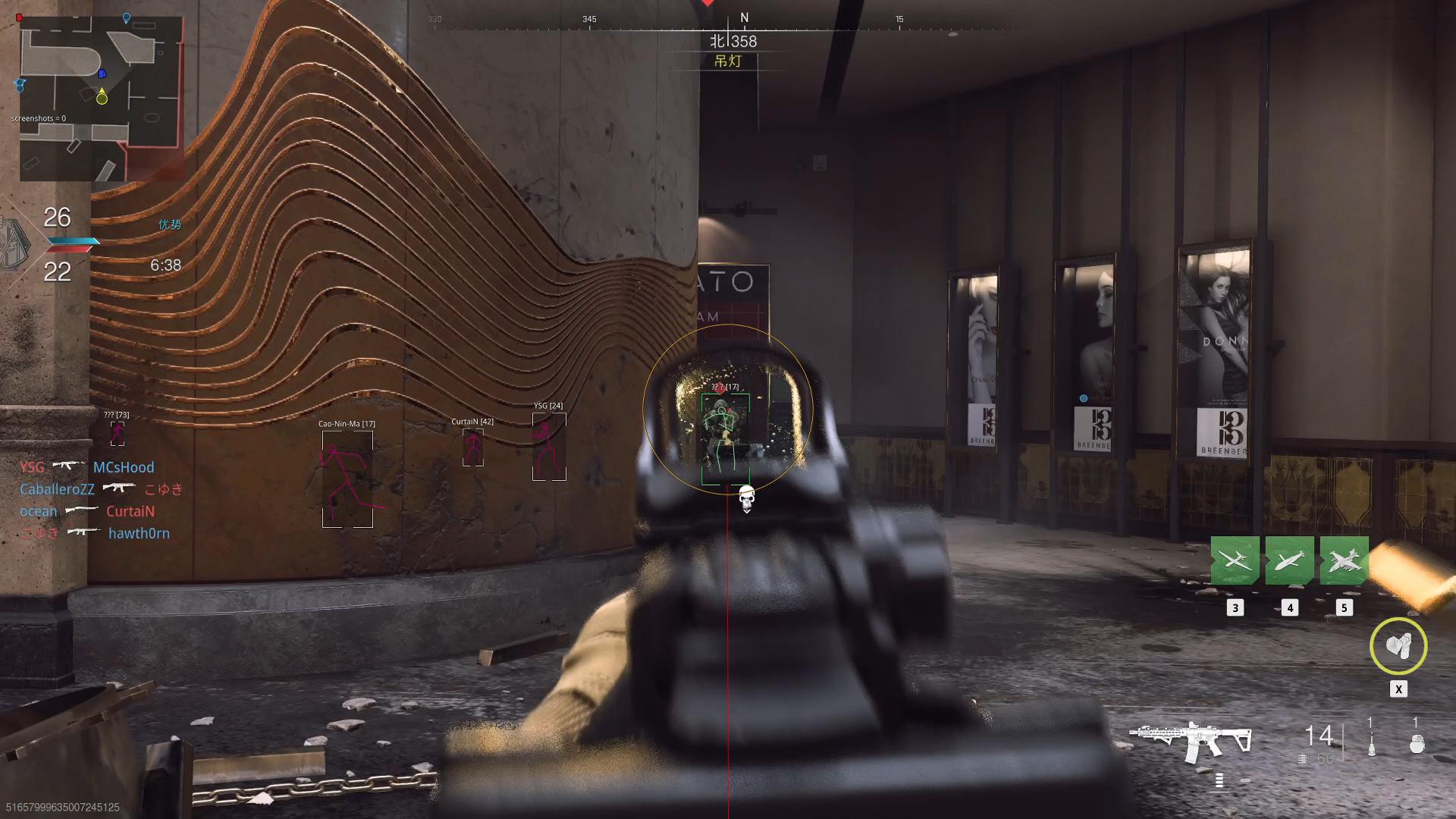Image resolution: width=1456 pixels, height=819 pixels.
Task: Use the yellow-ringed field upgrade icon
Action: (1398, 646)
